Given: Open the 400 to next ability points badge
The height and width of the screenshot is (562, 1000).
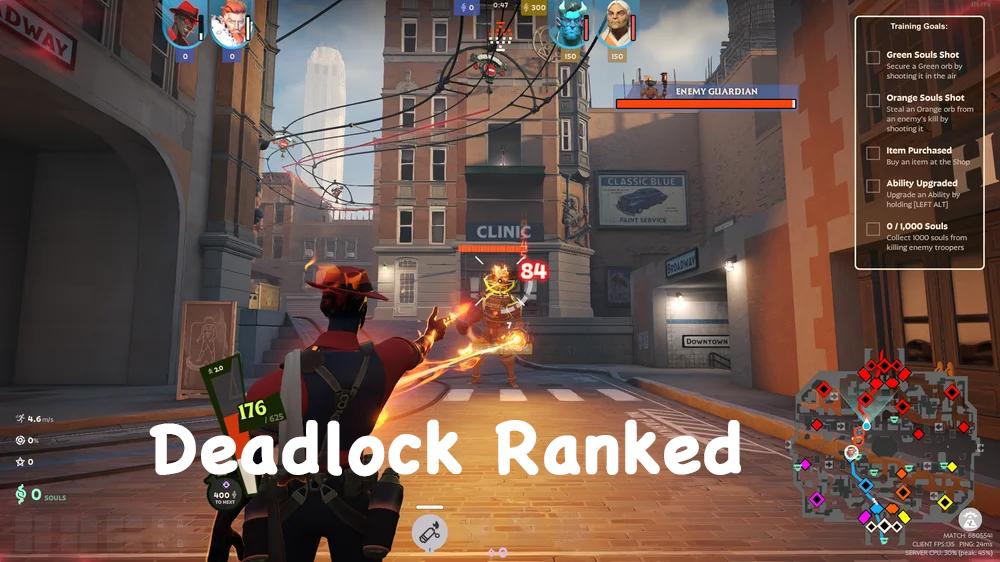Looking at the screenshot, I should [222, 493].
